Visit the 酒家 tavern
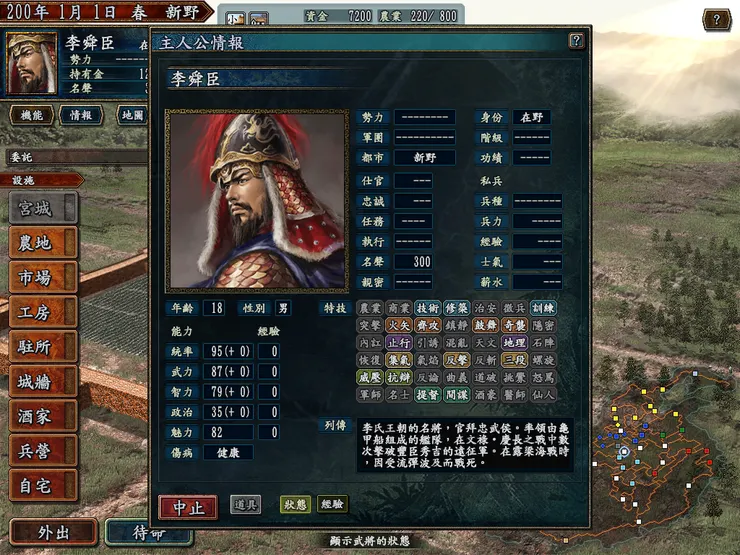 click(x=42, y=417)
